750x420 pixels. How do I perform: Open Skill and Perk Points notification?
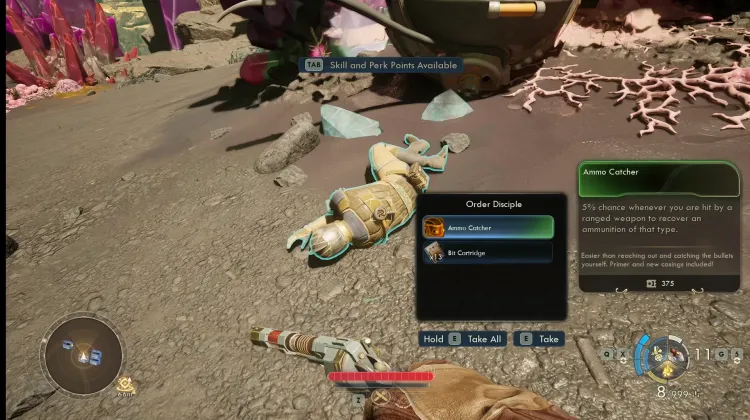coord(384,65)
